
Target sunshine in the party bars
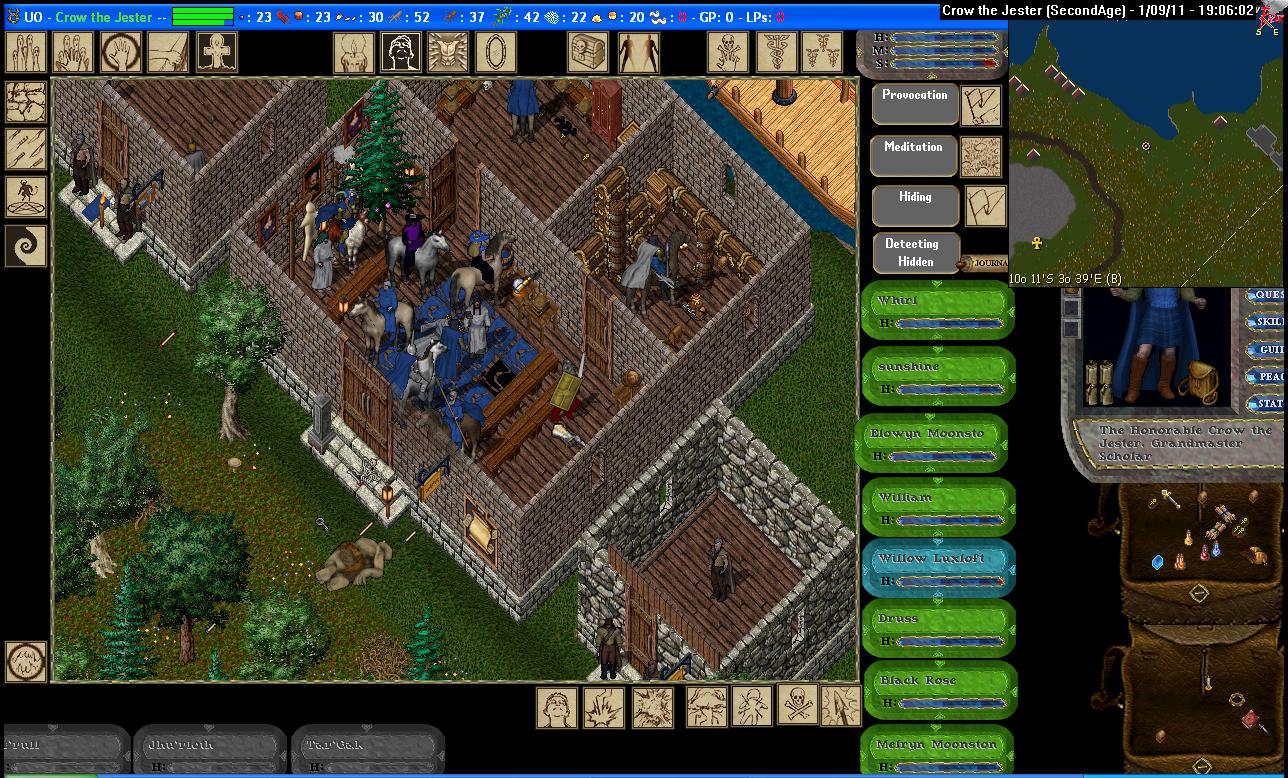pyautogui.click(x=938, y=376)
